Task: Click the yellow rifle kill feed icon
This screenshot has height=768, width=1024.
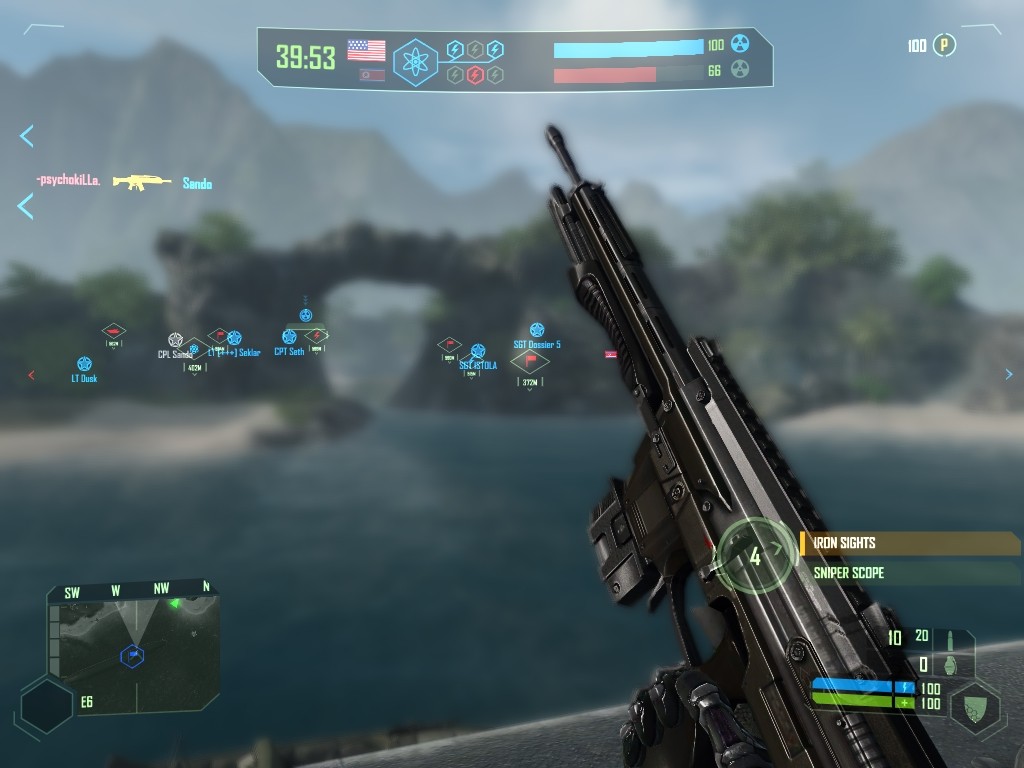Action: click(x=142, y=181)
